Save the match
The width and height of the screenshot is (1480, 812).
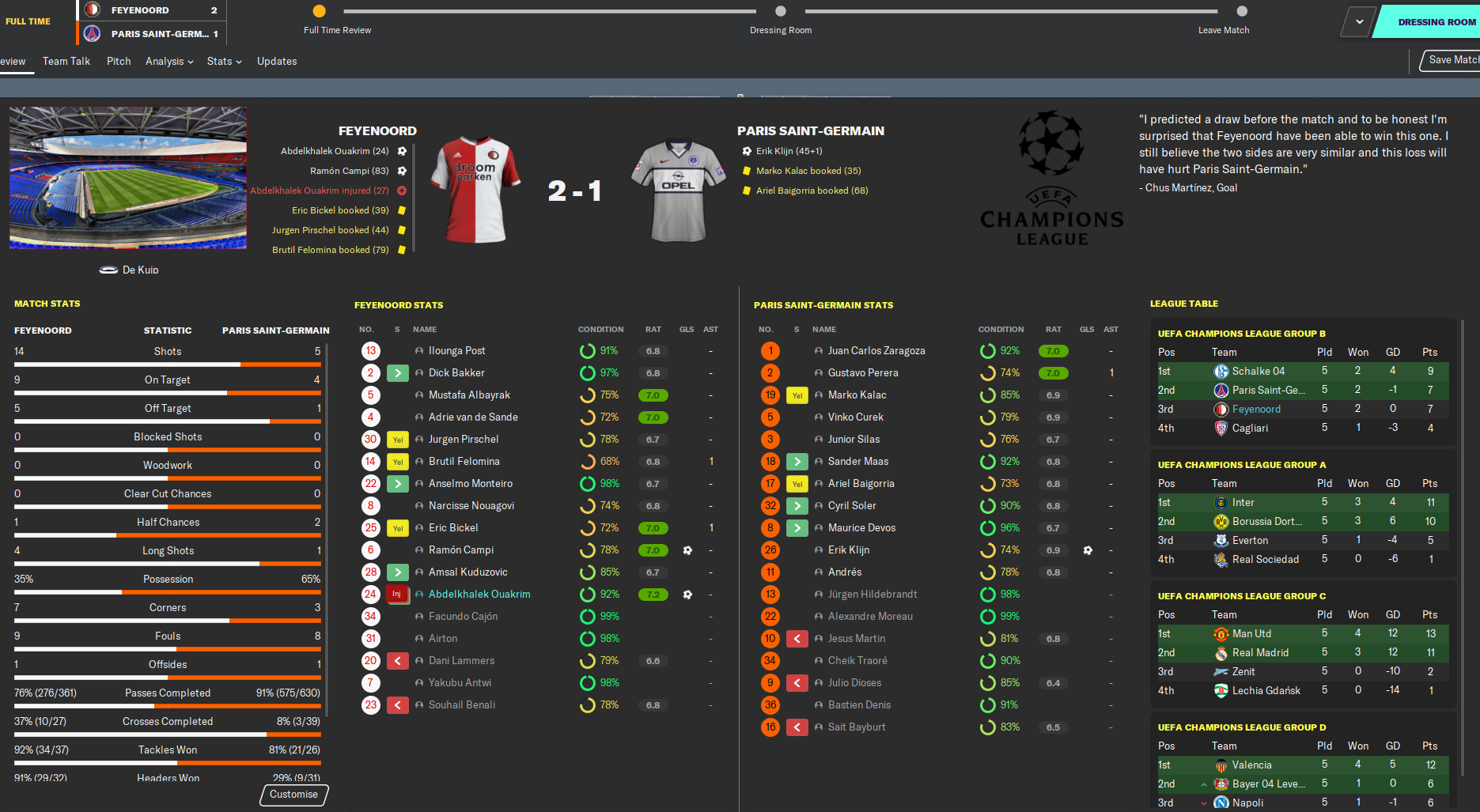click(x=1452, y=60)
